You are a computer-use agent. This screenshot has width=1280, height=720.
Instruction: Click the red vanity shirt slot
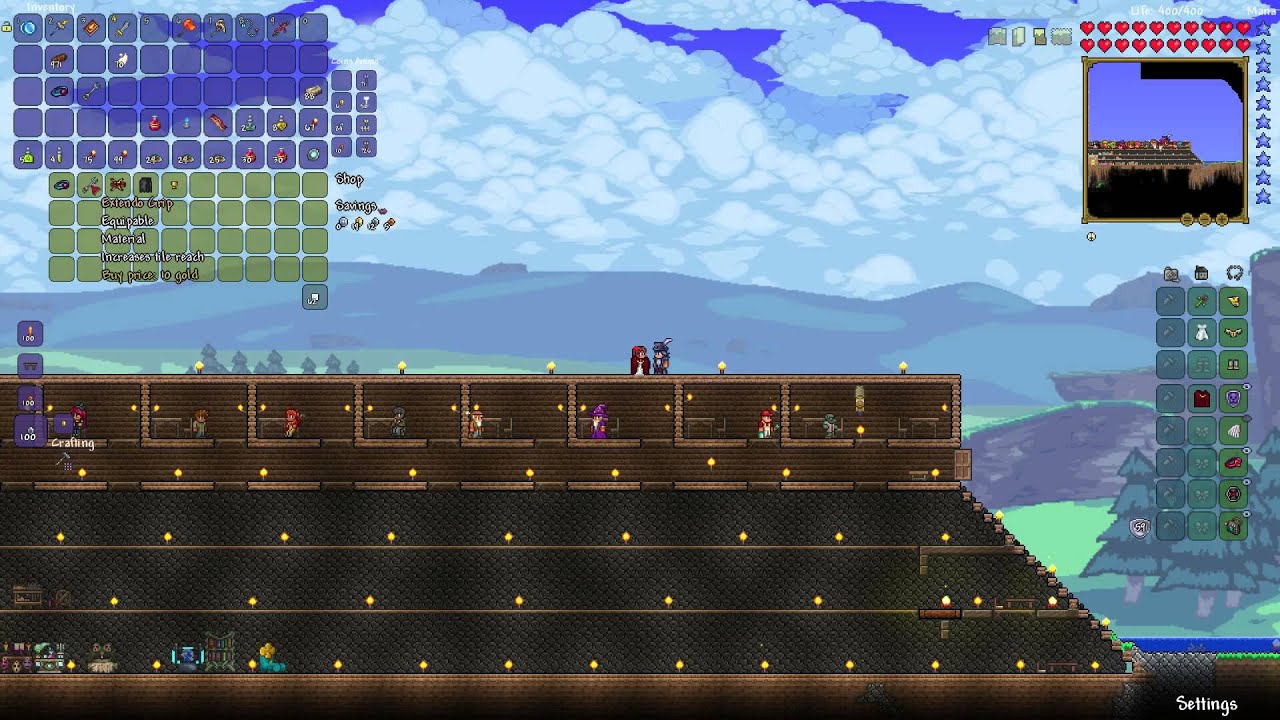pyautogui.click(x=1202, y=398)
